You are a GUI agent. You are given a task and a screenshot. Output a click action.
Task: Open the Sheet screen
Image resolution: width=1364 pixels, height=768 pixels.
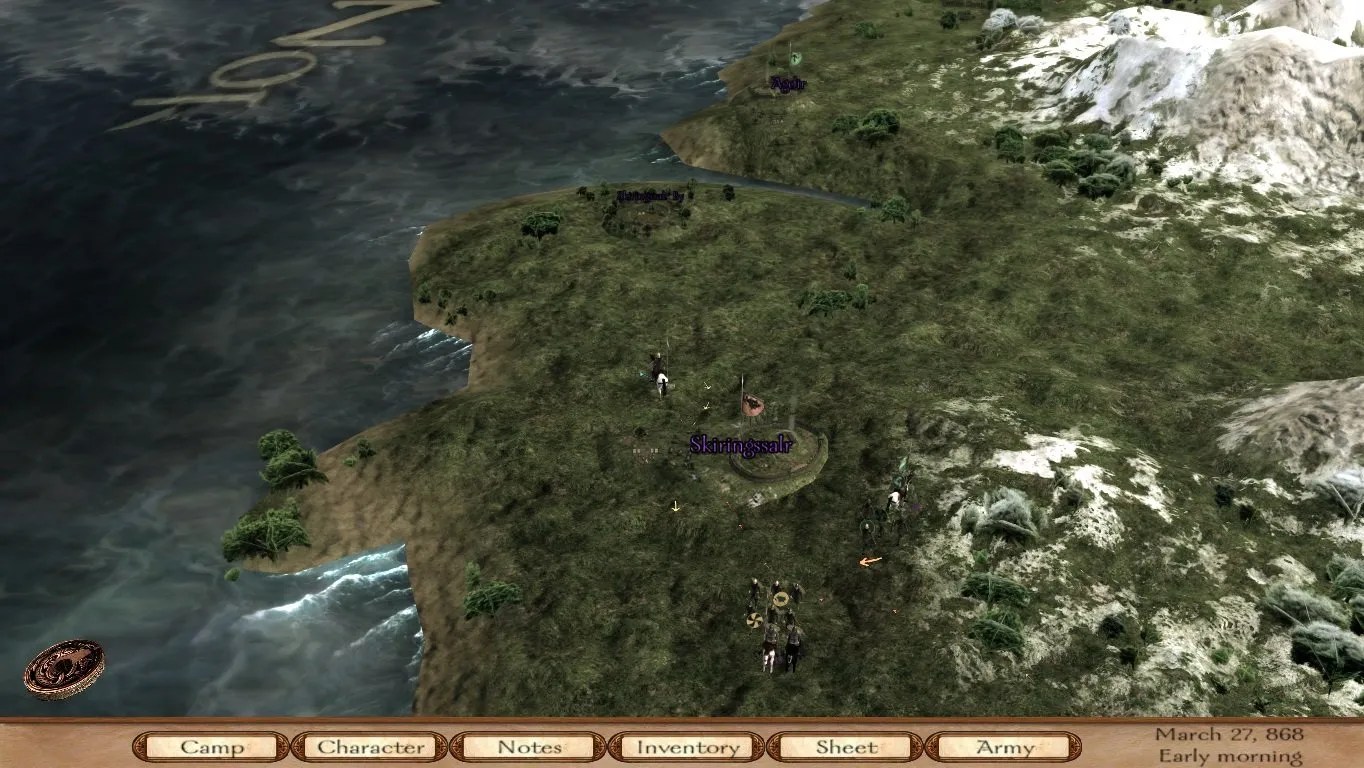click(846, 747)
